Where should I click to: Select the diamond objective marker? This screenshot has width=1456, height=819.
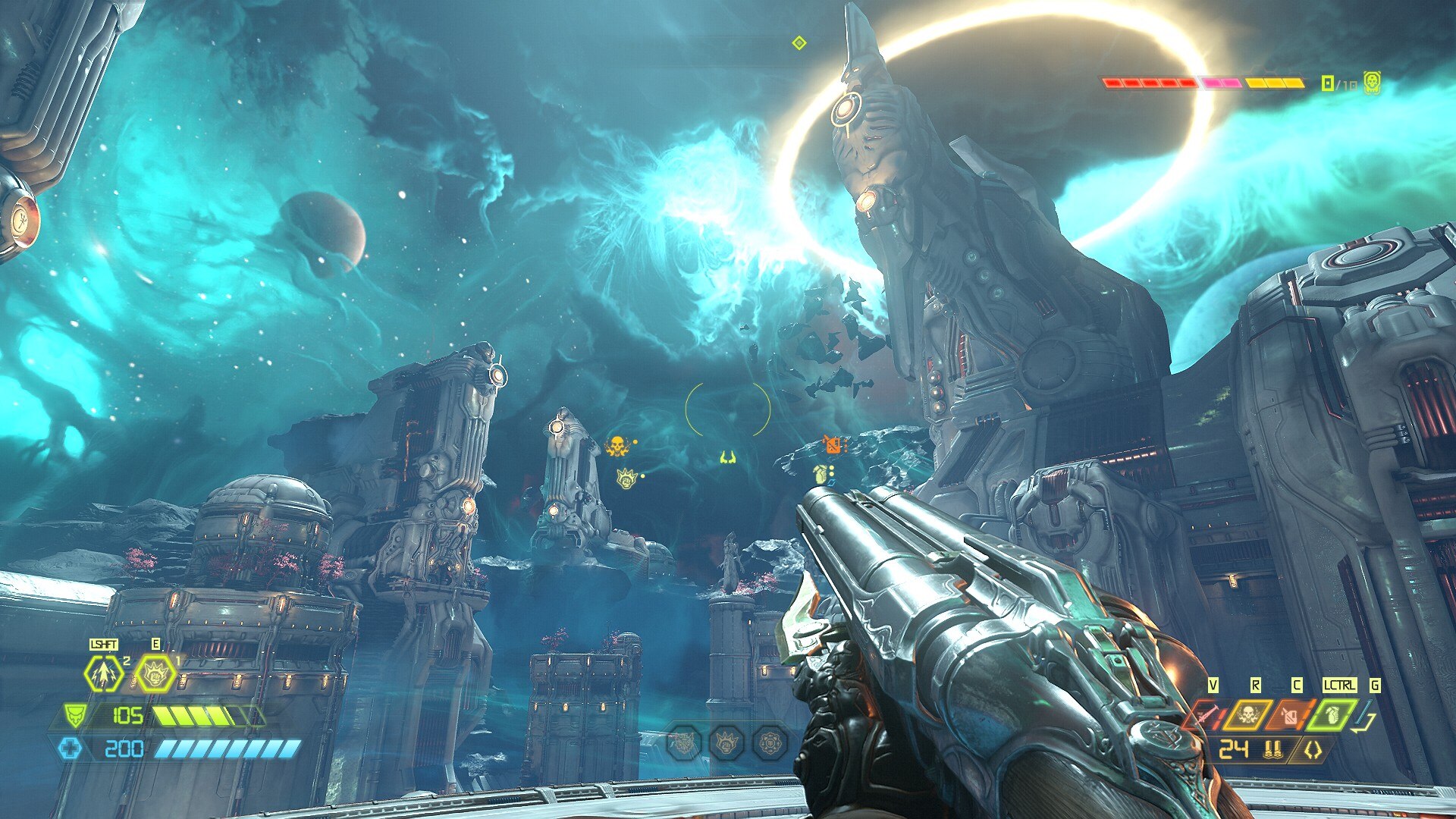pyautogui.click(x=799, y=42)
